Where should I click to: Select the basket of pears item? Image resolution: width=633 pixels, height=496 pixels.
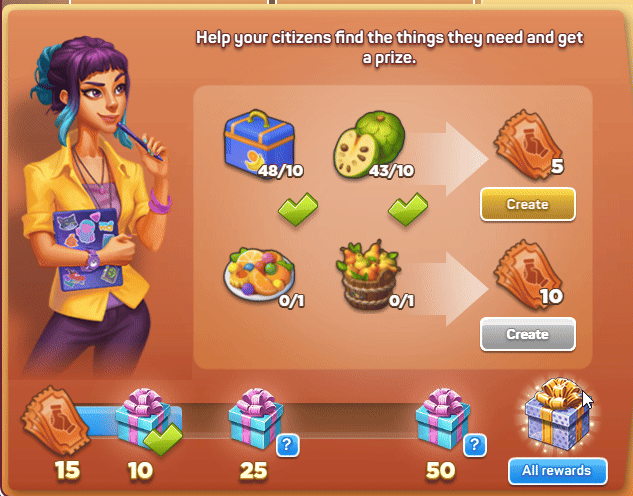pyautogui.click(x=366, y=272)
